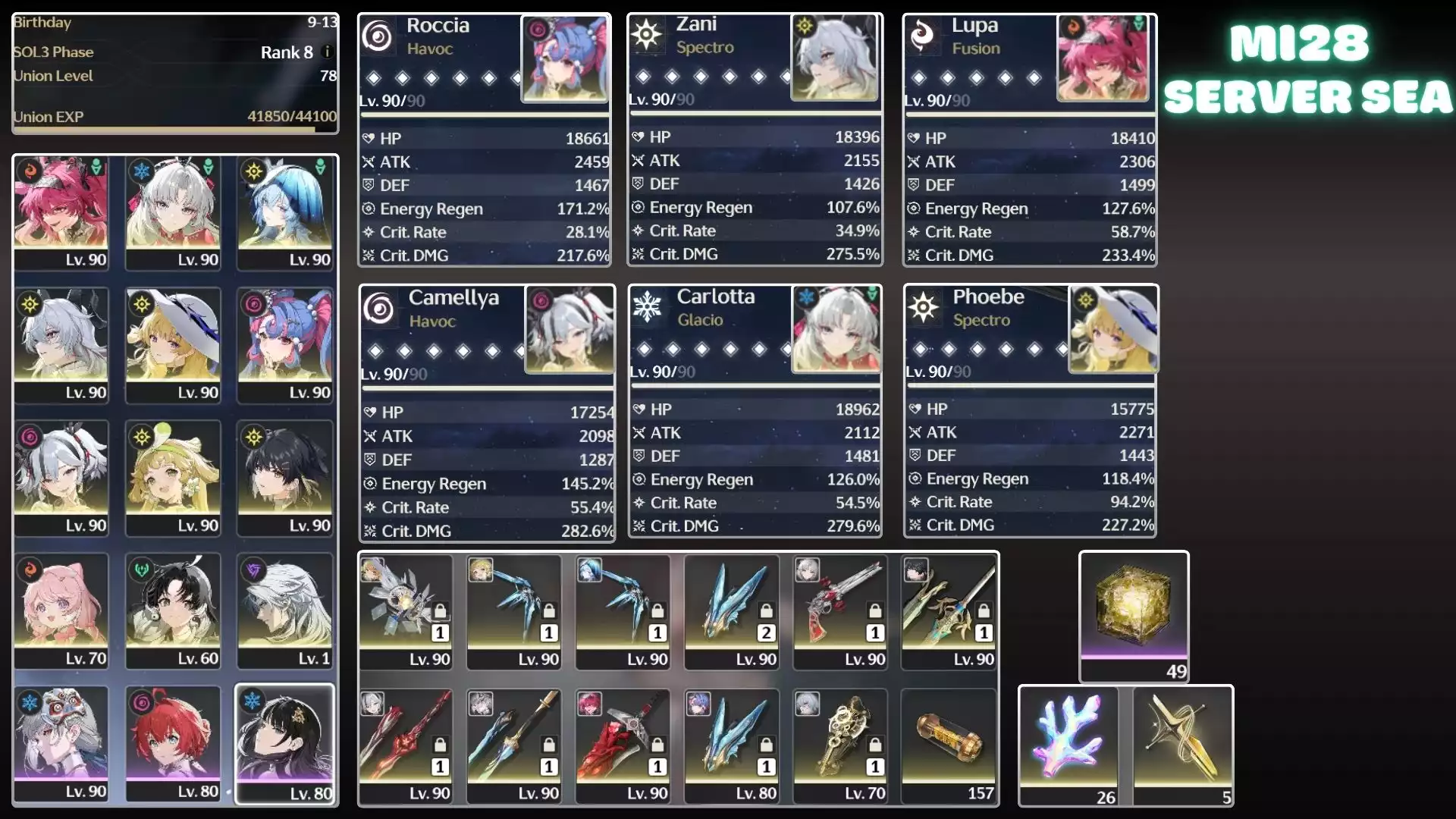This screenshot has width=1456, height=819.
Task: Click the Fusion element icon on Lupa's card
Action: (x=922, y=35)
